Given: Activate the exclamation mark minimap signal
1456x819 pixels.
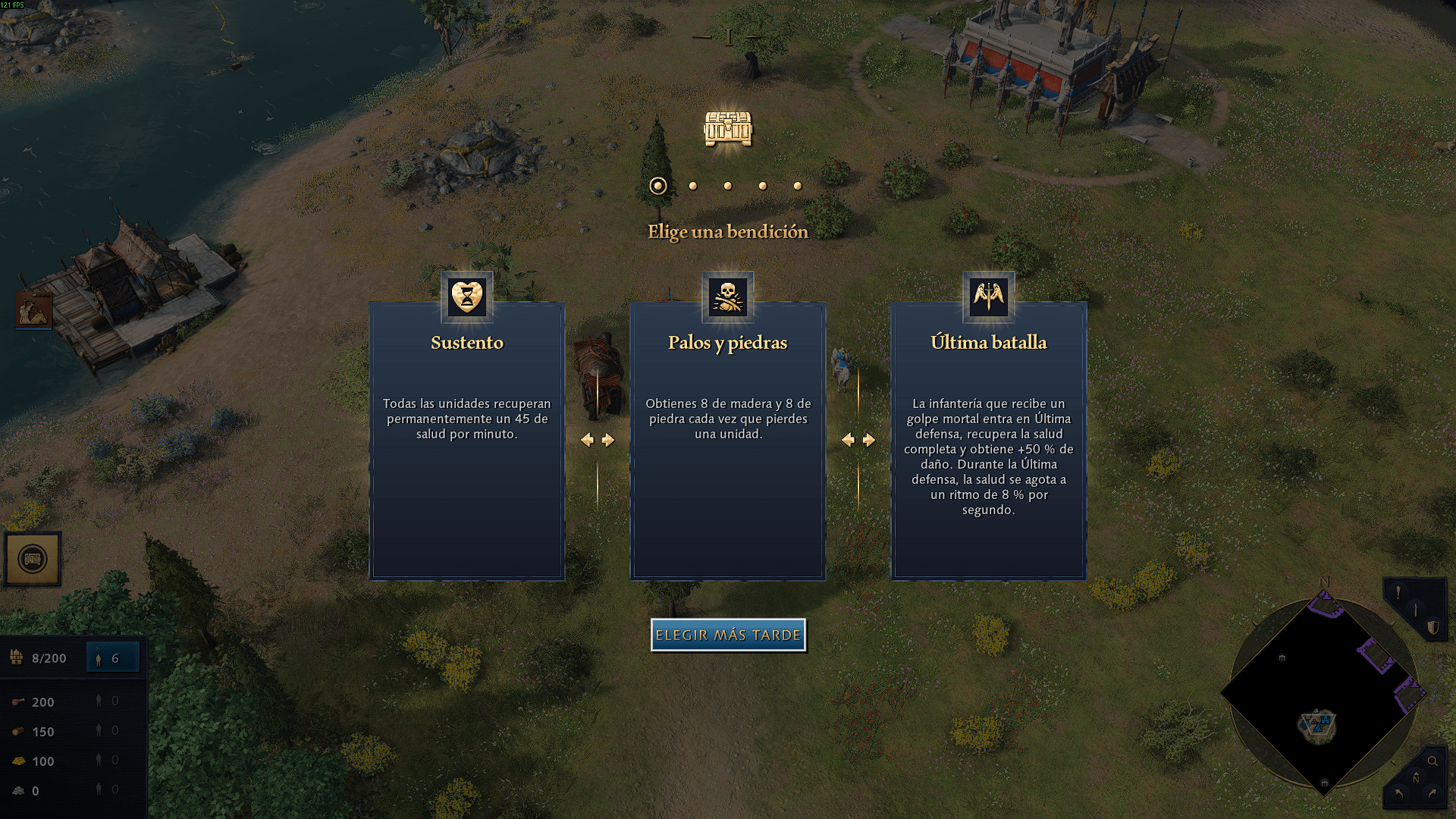Looking at the screenshot, I should (1398, 592).
